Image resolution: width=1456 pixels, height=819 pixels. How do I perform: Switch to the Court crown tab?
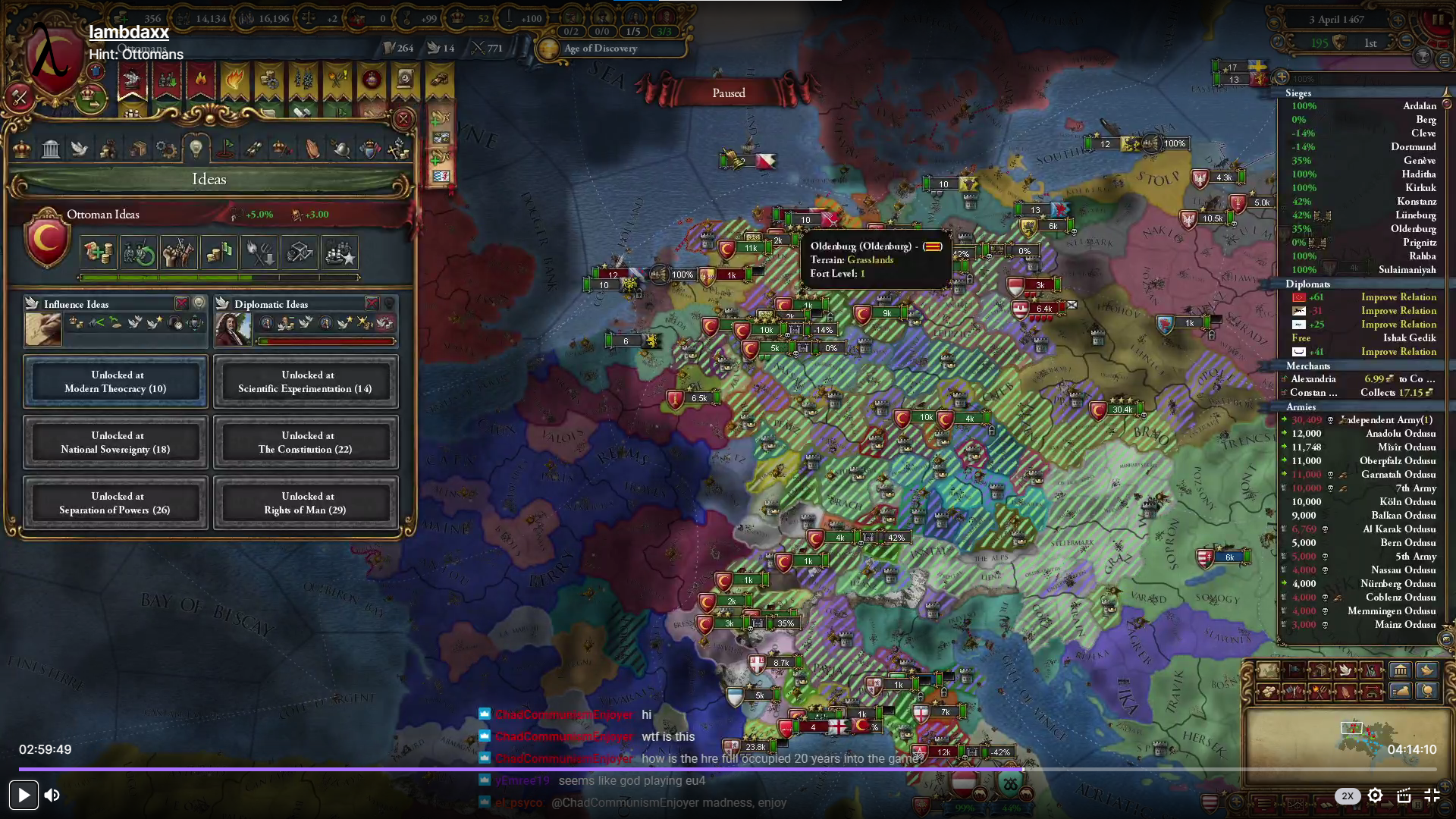tap(22, 149)
